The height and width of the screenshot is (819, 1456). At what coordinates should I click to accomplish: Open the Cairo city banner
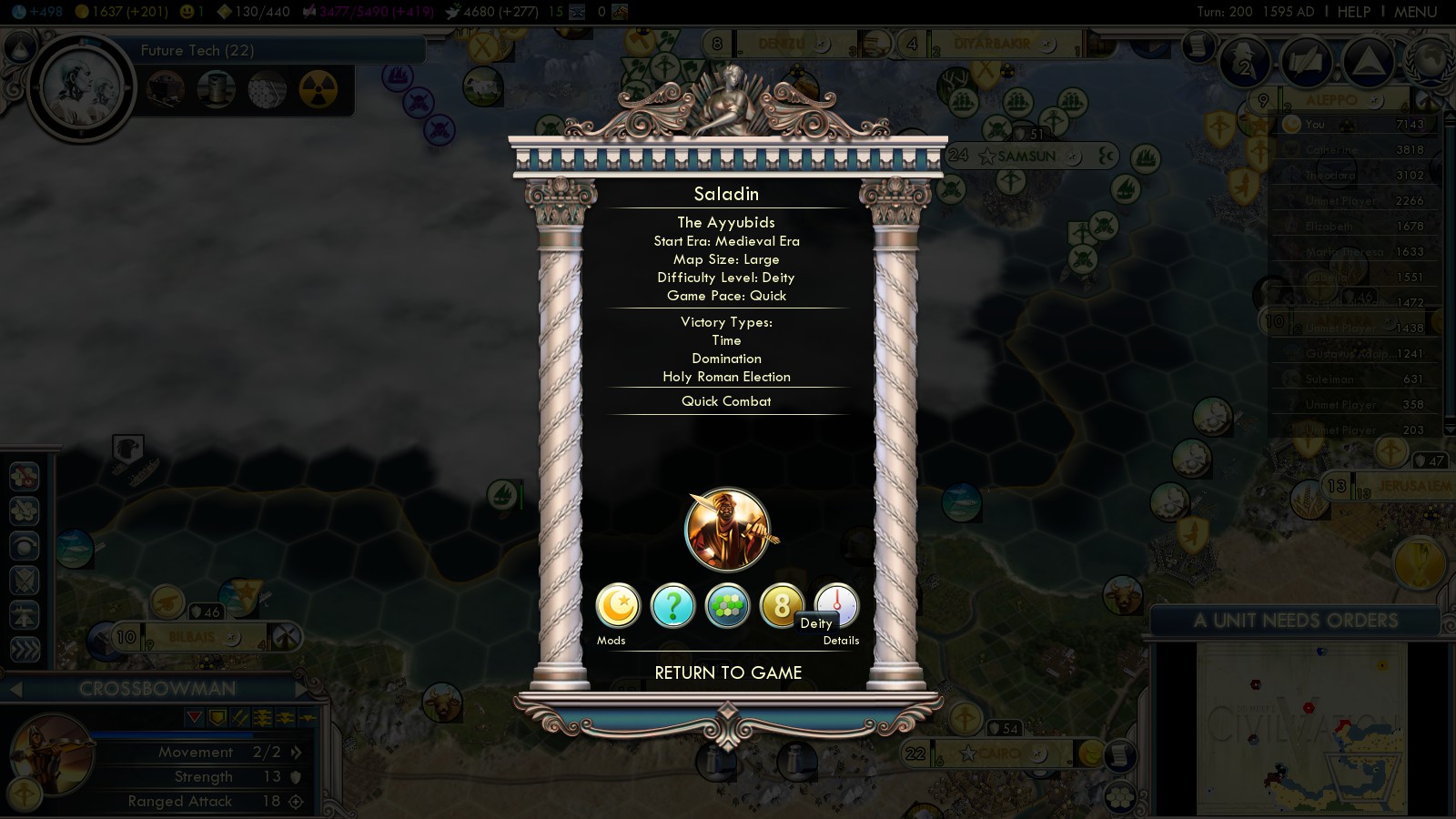(x=999, y=753)
